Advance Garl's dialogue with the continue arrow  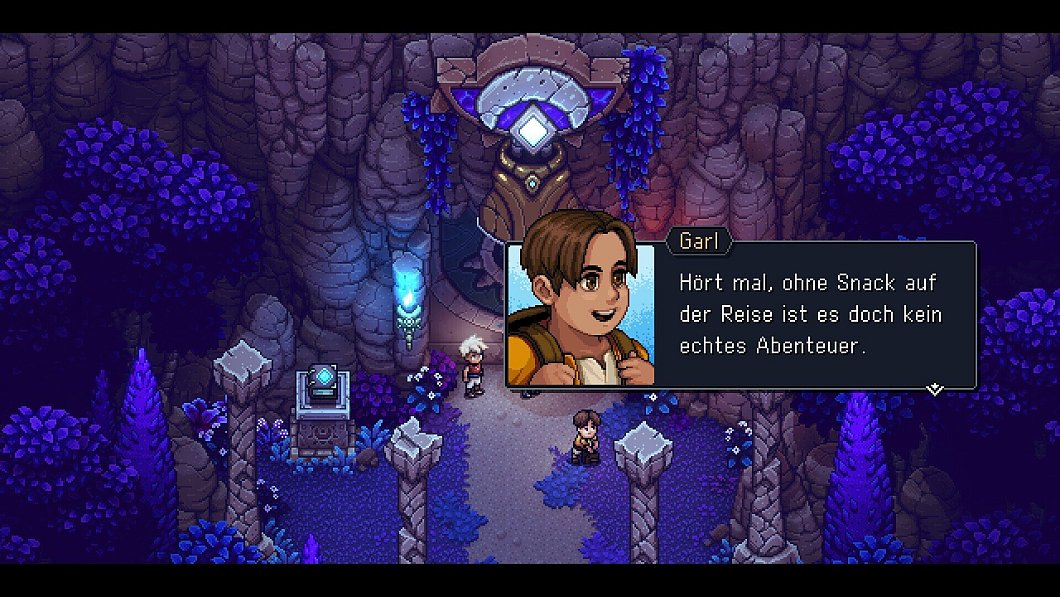tap(935, 388)
